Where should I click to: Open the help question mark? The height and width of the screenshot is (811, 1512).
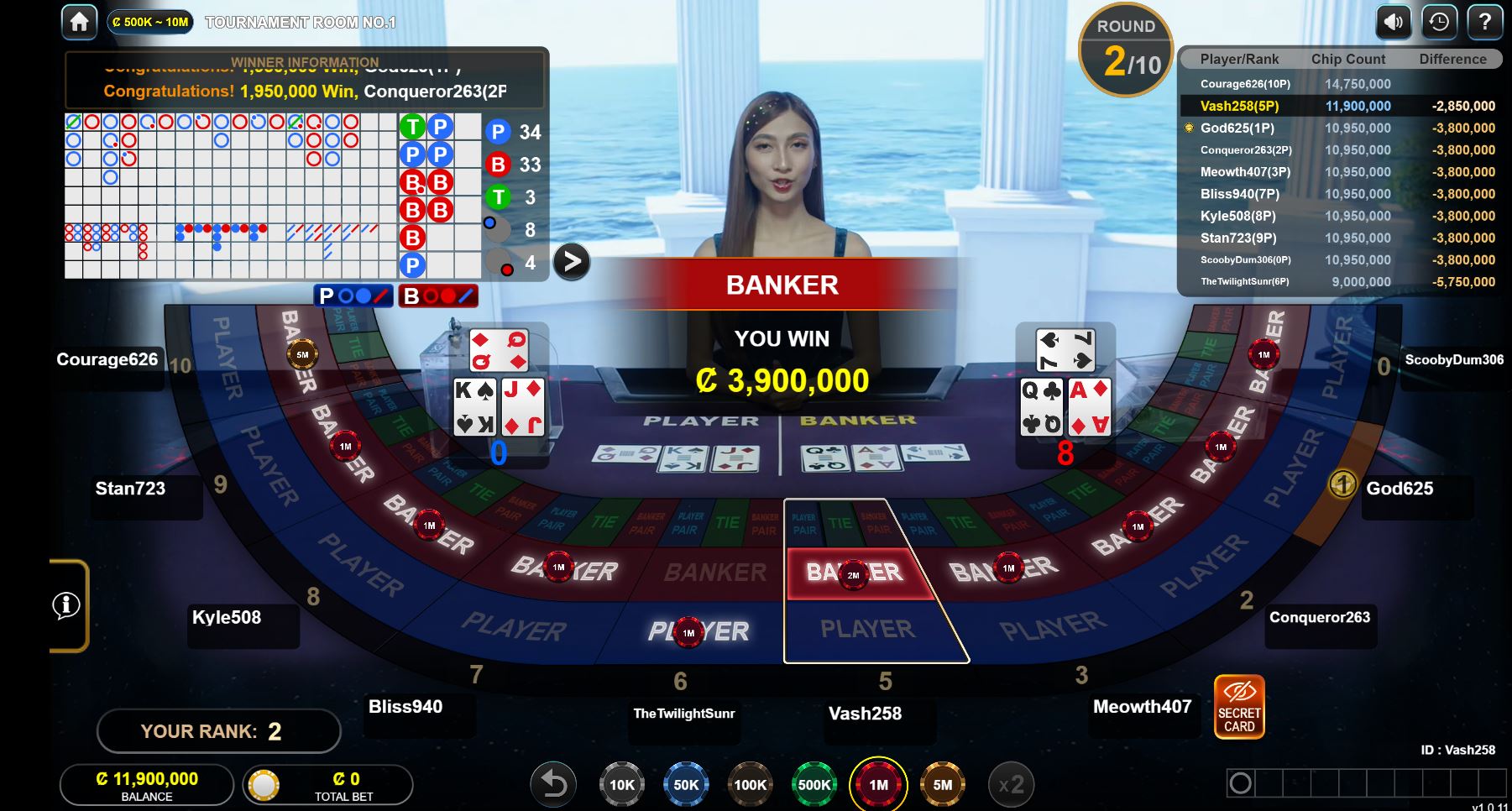(1484, 22)
